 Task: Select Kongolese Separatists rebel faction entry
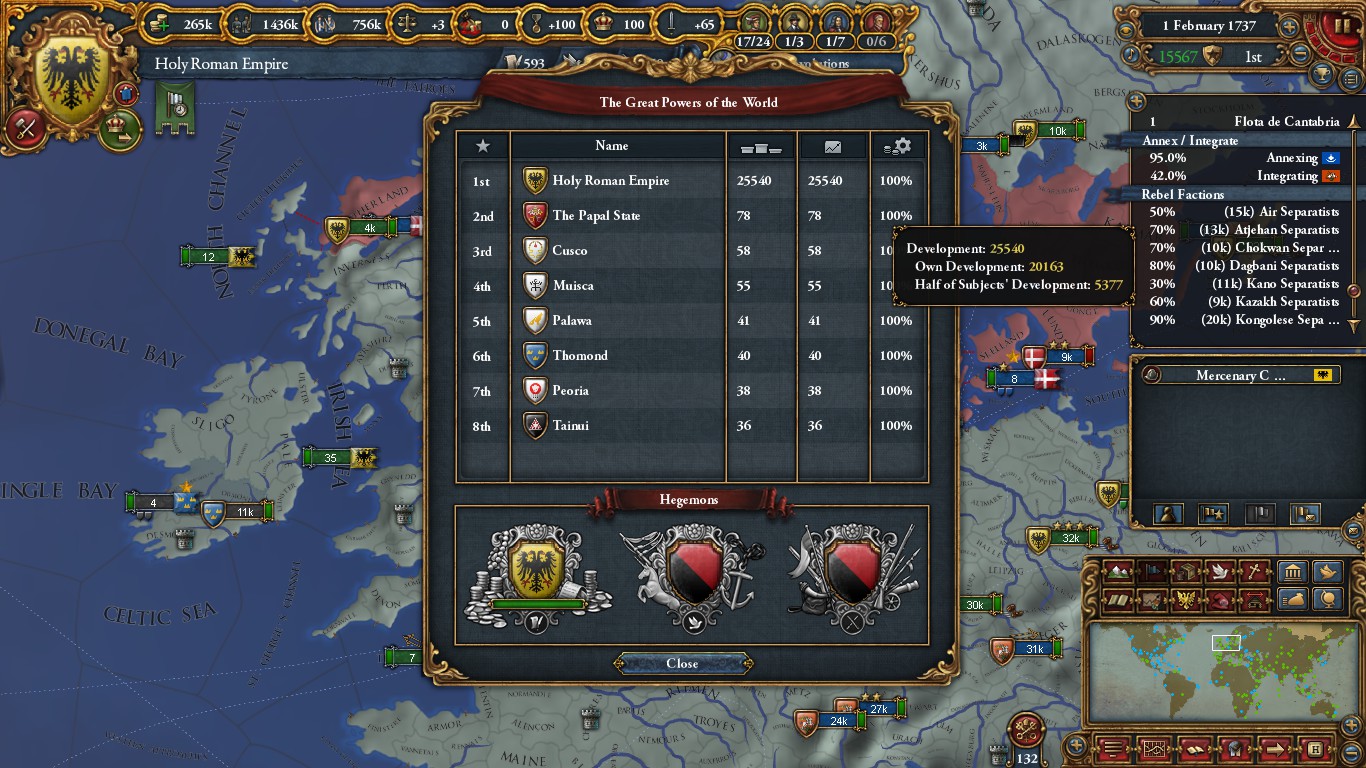pos(1240,320)
